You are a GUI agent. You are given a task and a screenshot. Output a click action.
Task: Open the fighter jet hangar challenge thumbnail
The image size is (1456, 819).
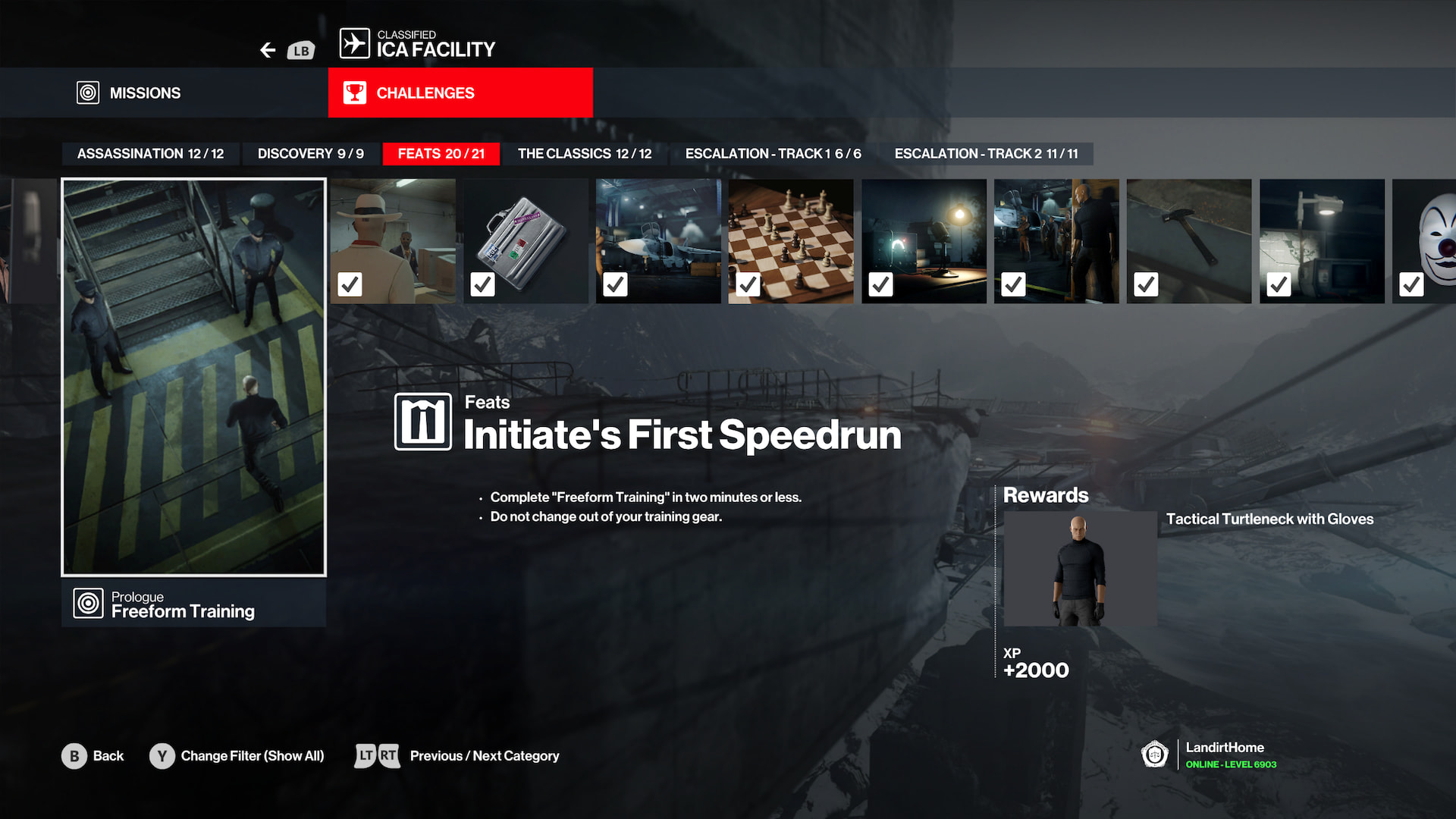click(x=658, y=241)
